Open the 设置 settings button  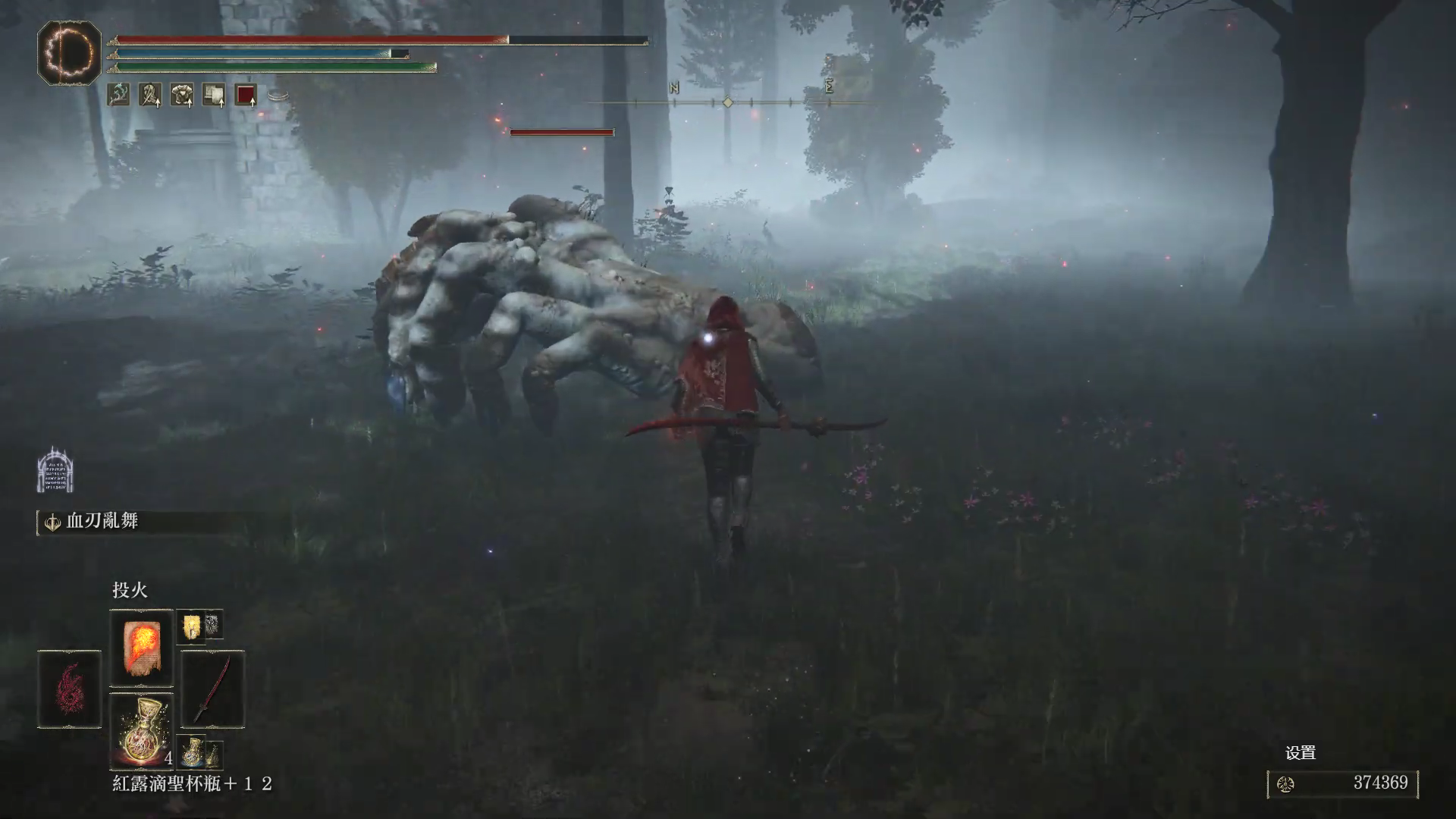tap(1300, 753)
